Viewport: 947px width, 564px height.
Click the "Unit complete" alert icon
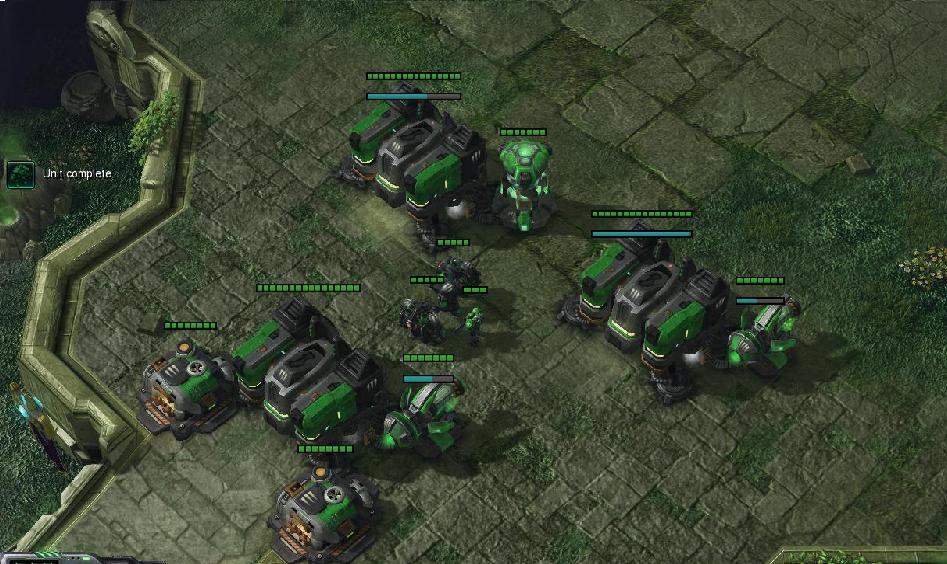19,175
